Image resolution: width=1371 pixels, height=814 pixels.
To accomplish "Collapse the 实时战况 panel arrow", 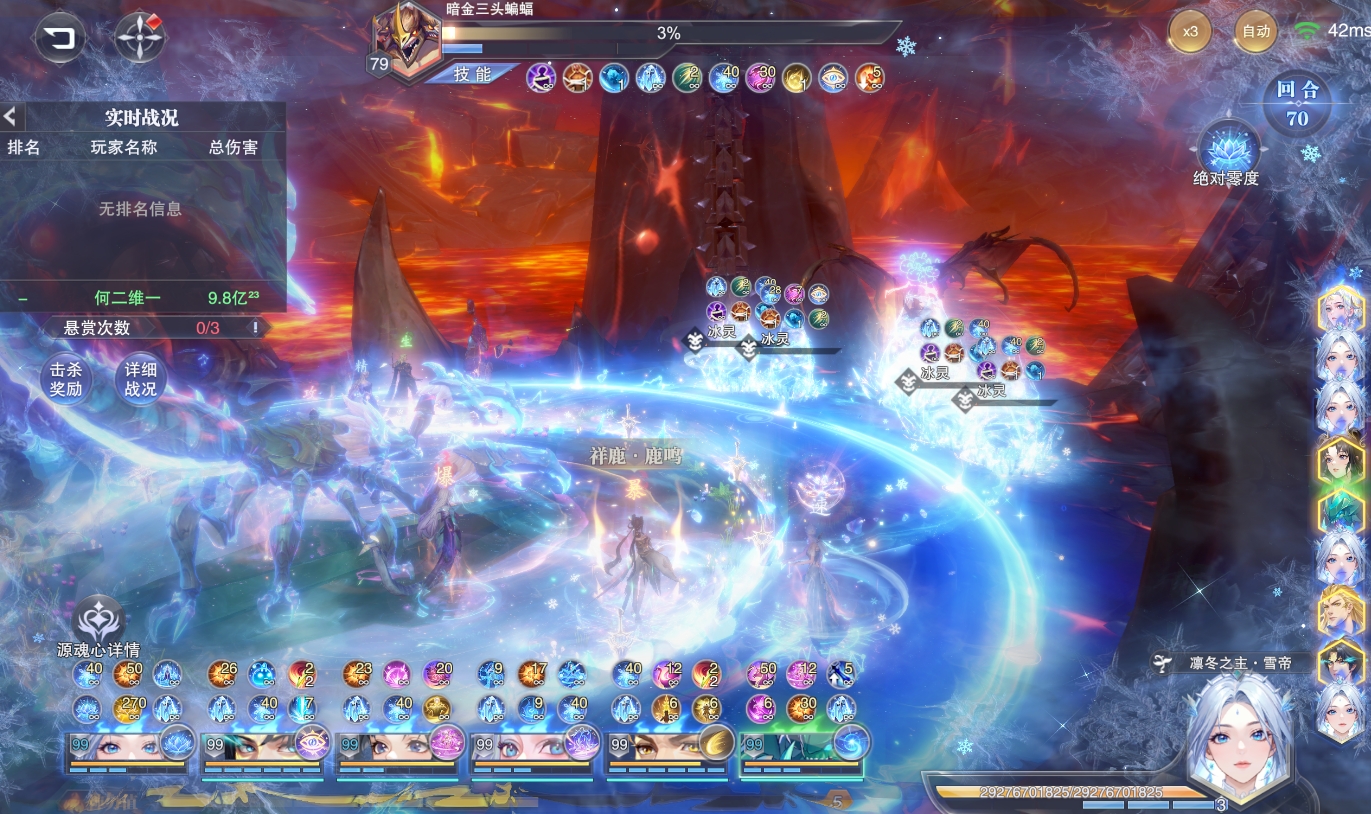I will click(x=9, y=116).
